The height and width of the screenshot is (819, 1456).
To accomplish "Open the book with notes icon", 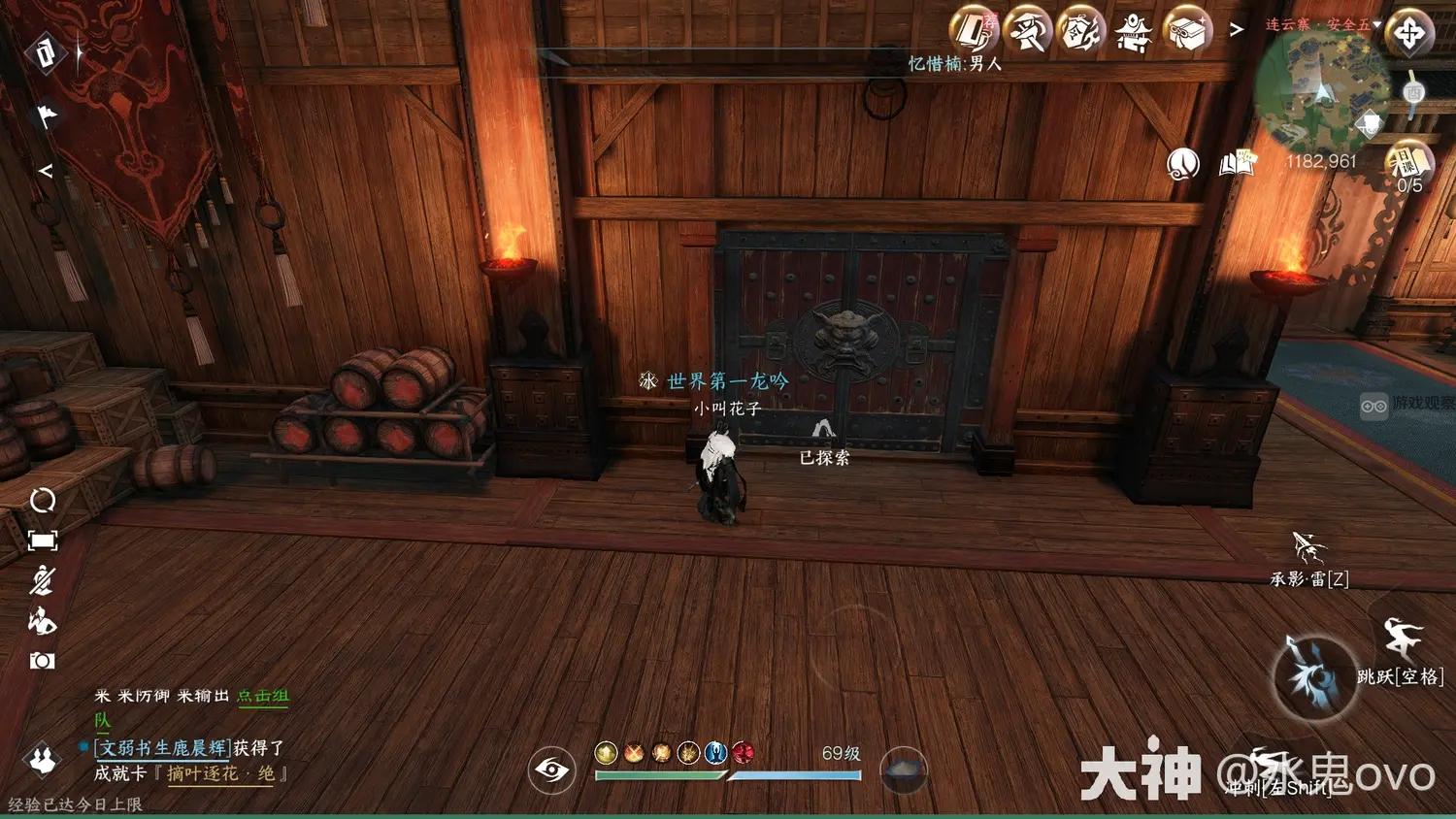I will tap(1238, 164).
